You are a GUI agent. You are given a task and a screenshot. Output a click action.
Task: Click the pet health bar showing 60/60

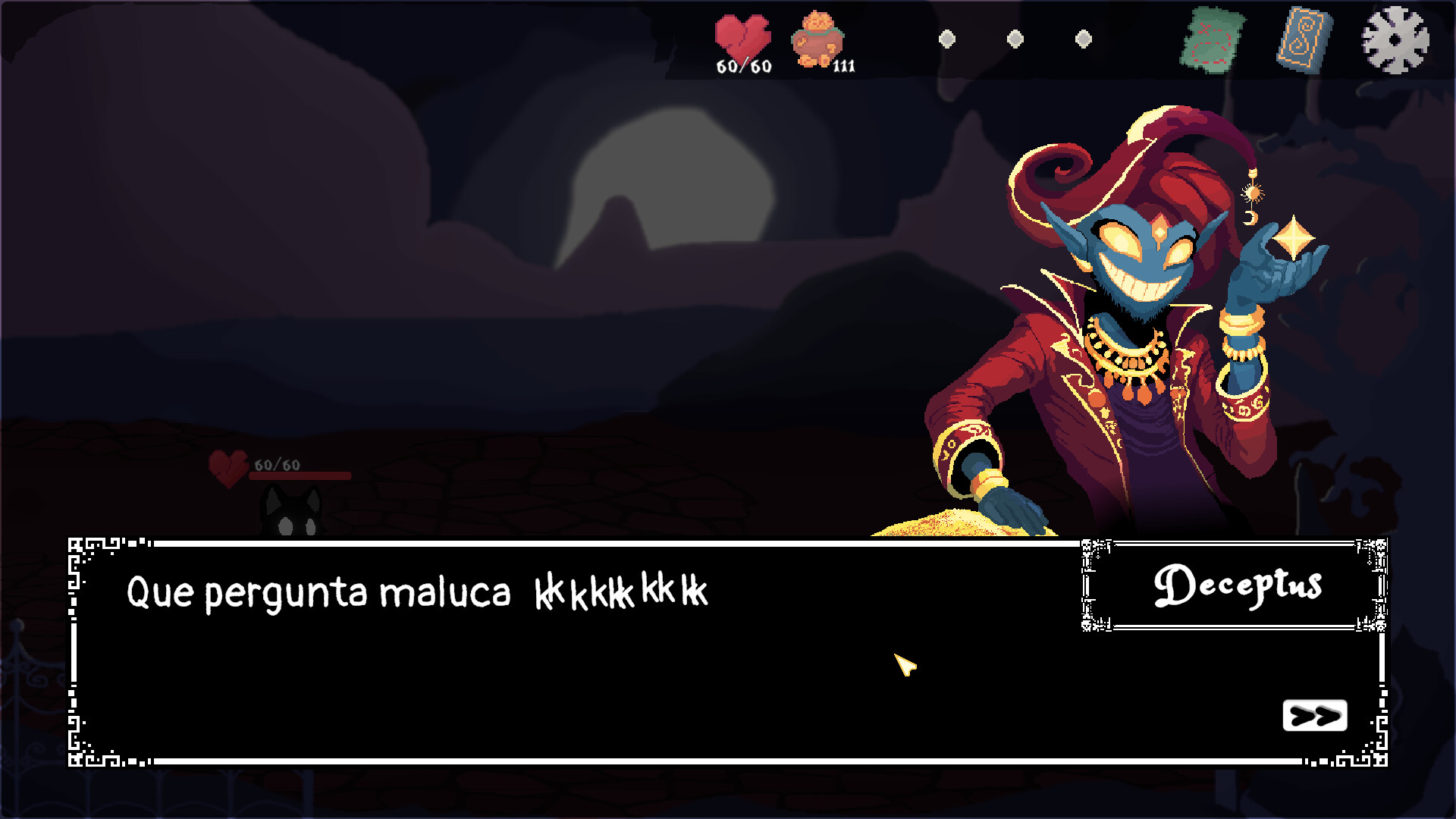[x=300, y=475]
